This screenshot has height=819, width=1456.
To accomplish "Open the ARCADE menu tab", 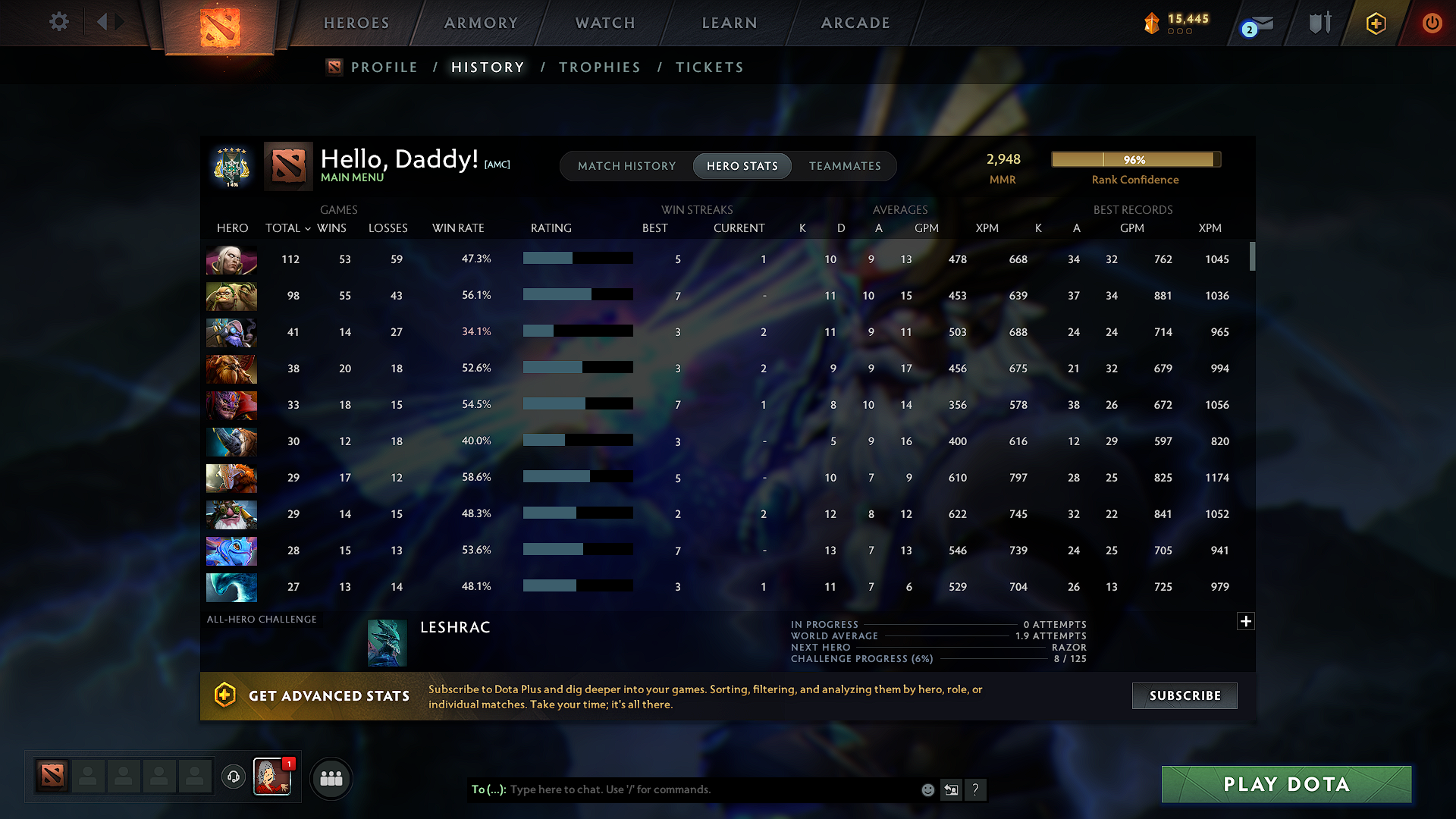I will (x=855, y=23).
